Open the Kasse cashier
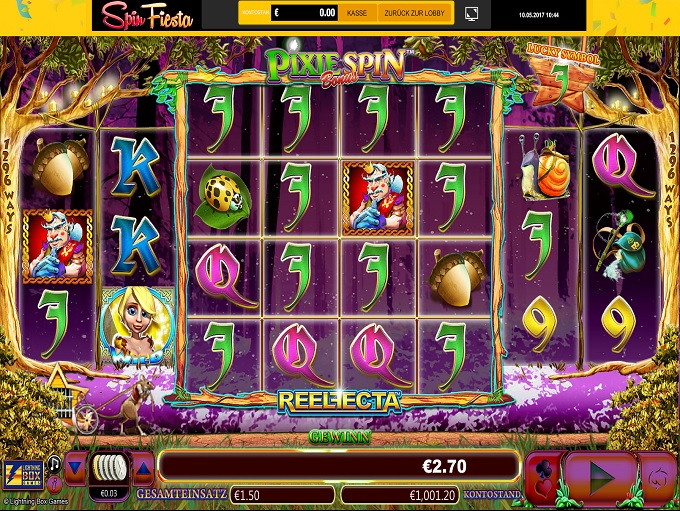This screenshot has height=511, width=680. tap(356, 14)
